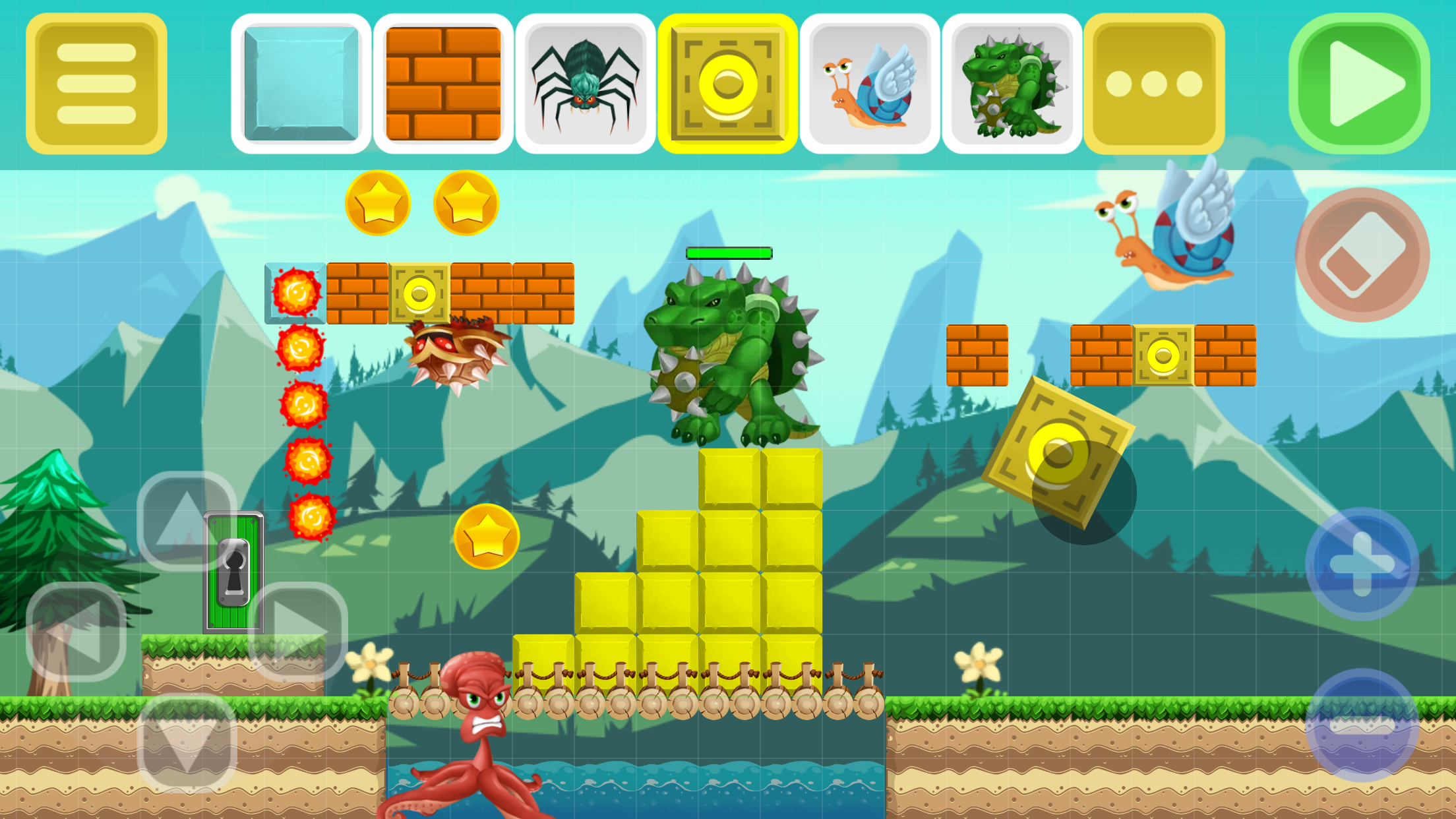Image resolution: width=1456 pixels, height=819 pixels.
Task: Select the green door in the level
Action: click(232, 574)
